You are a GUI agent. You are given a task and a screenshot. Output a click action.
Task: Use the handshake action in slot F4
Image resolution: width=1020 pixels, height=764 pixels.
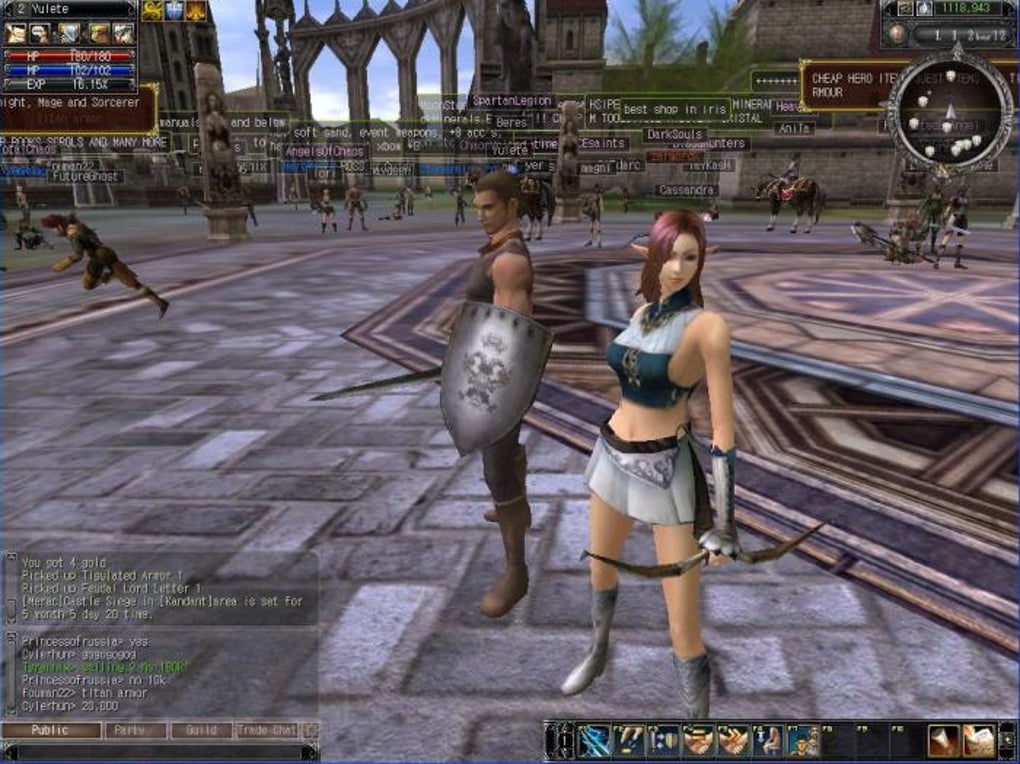pos(698,740)
